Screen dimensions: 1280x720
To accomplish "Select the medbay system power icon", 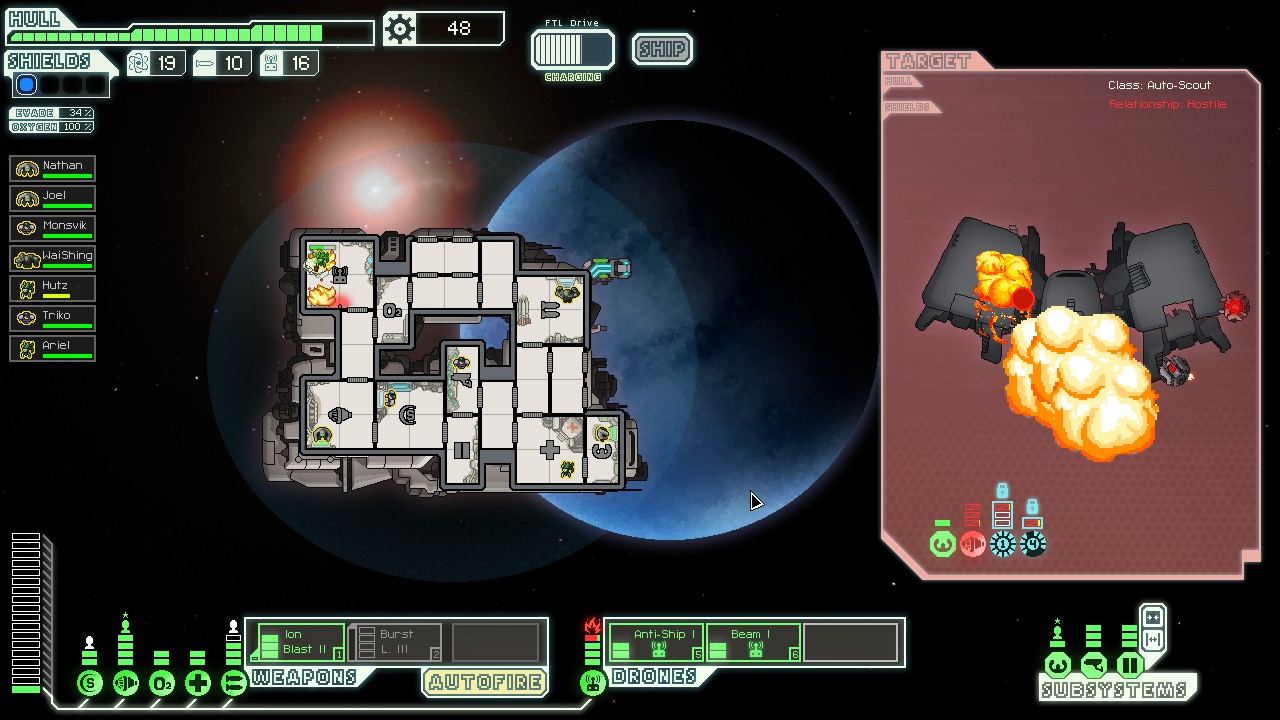I will (x=198, y=684).
